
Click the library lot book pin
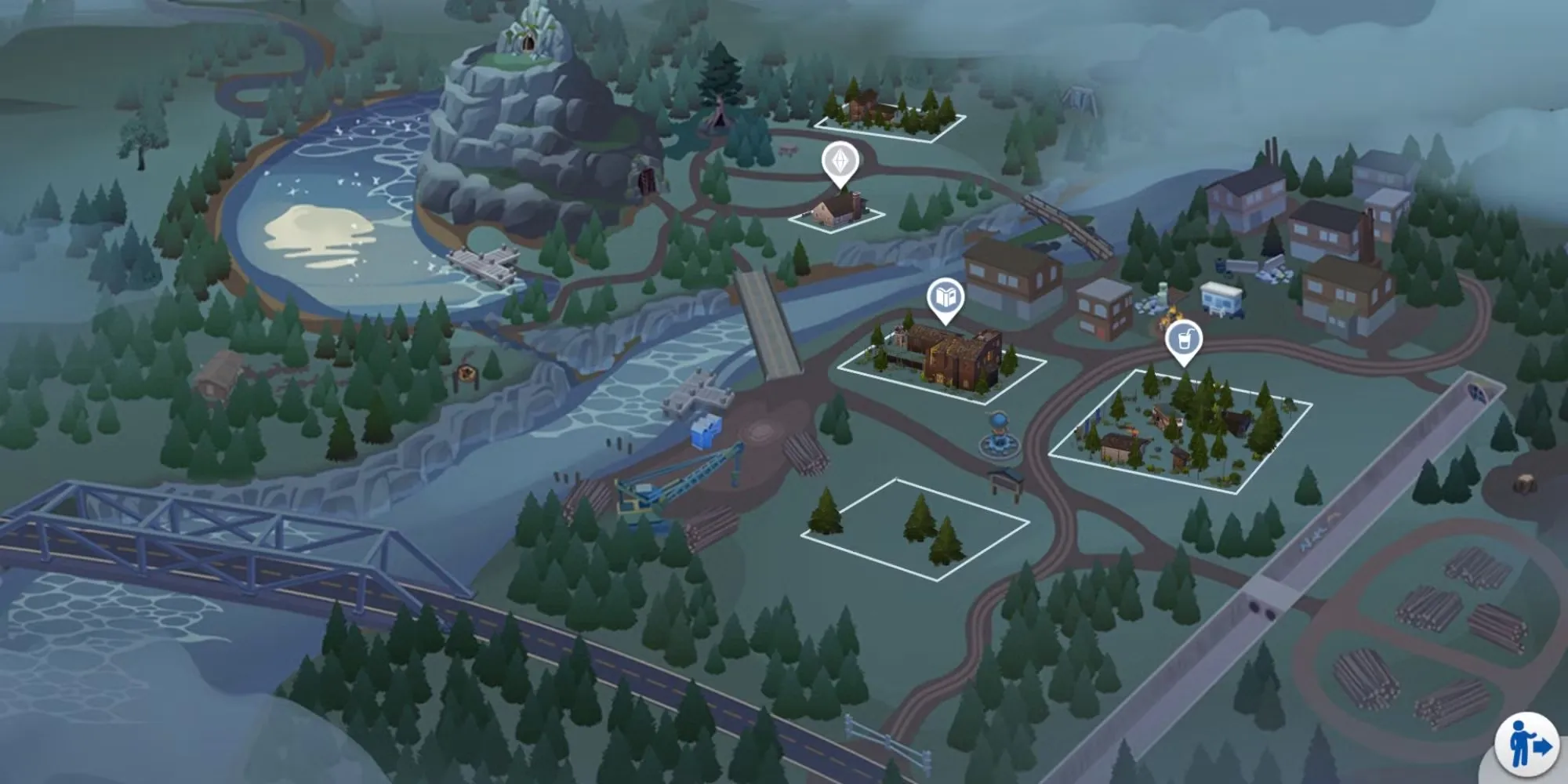click(946, 299)
